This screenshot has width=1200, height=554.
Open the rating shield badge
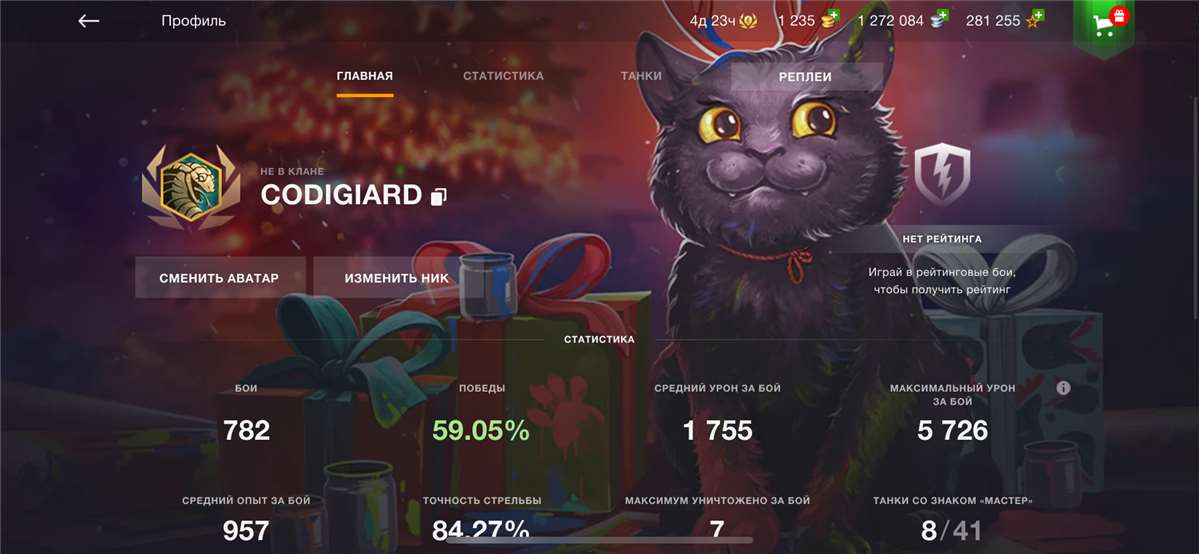[x=942, y=174]
